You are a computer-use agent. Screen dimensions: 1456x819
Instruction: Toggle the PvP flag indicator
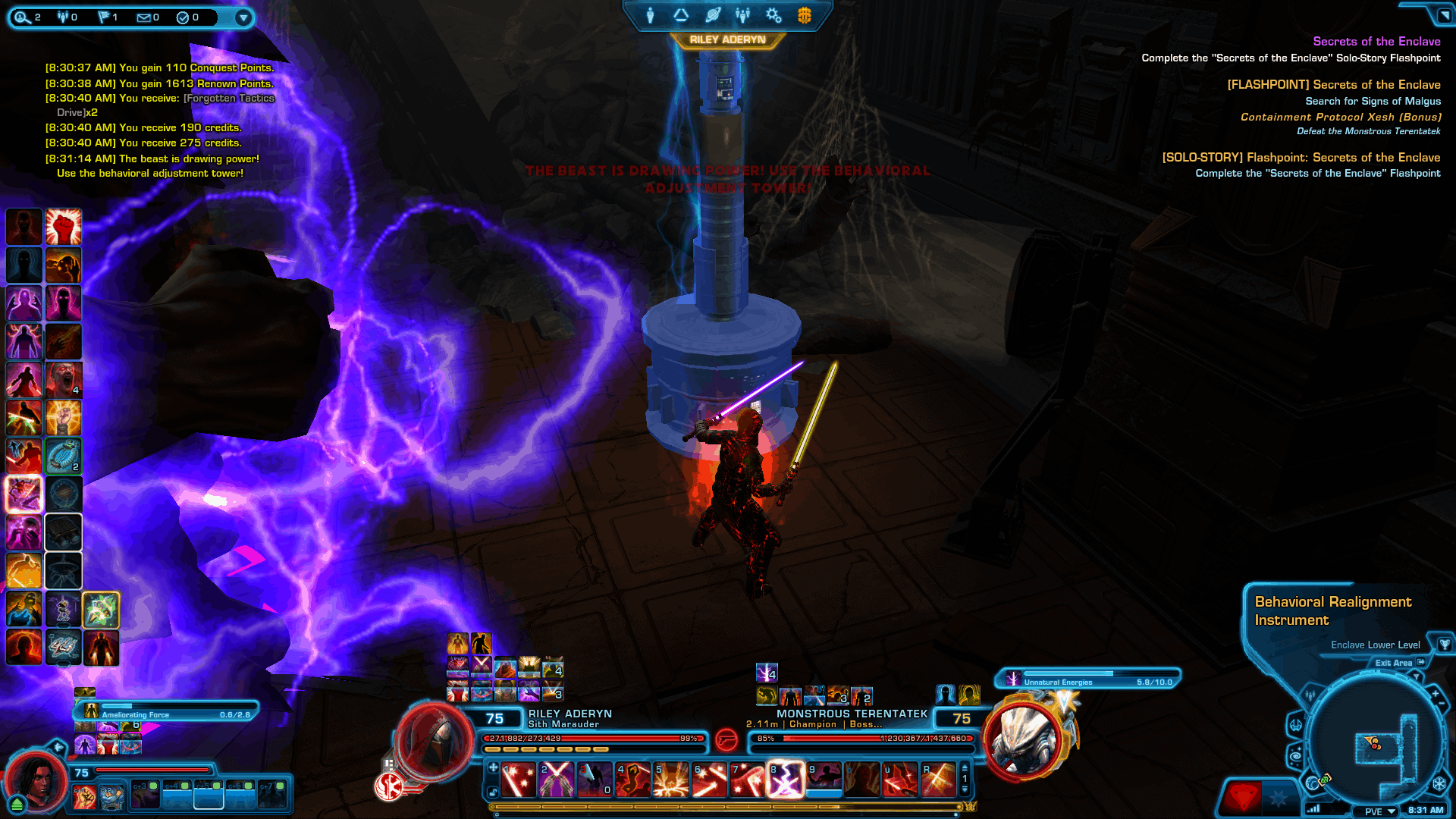pos(105,17)
